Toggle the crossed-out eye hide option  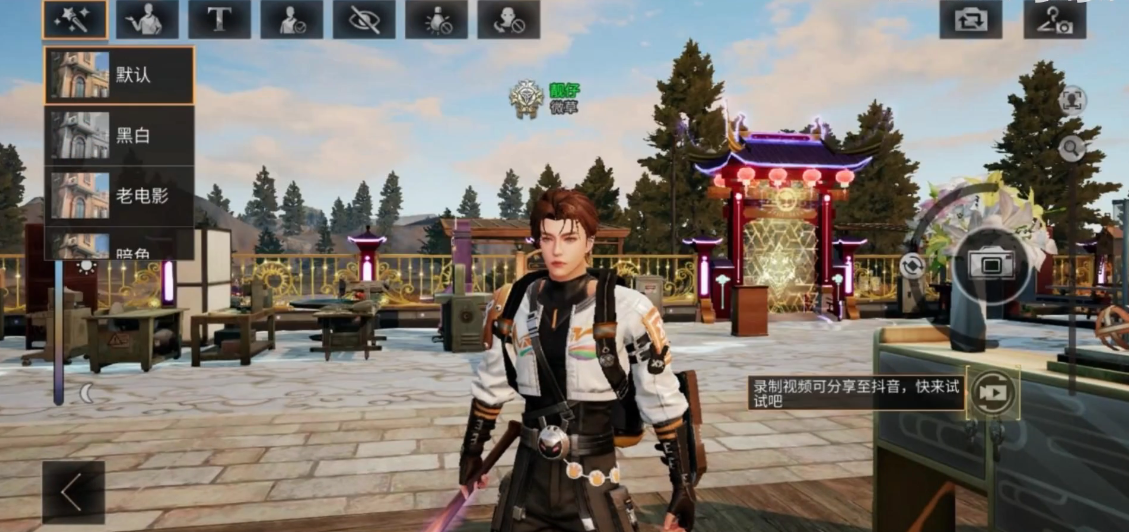click(x=364, y=19)
